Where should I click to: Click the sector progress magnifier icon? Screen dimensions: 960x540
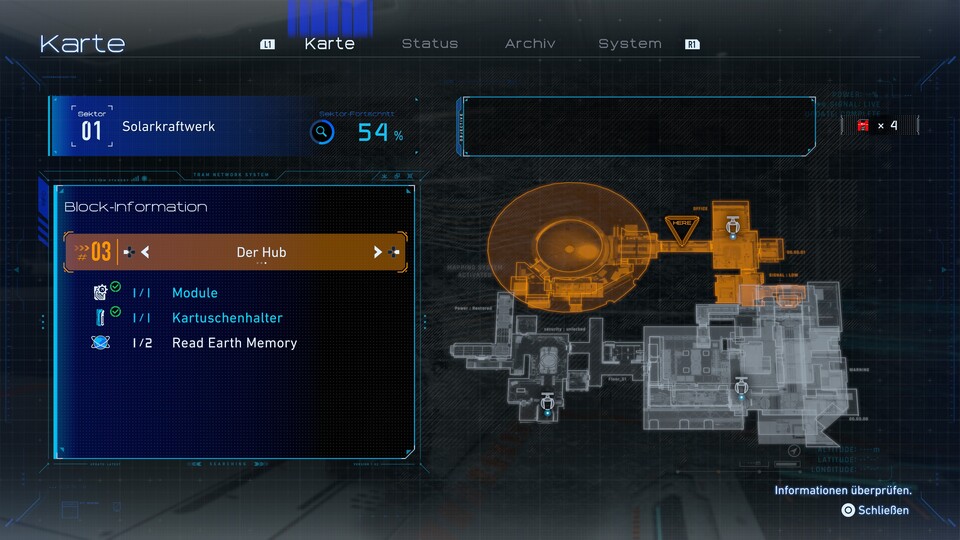point(321,131)
